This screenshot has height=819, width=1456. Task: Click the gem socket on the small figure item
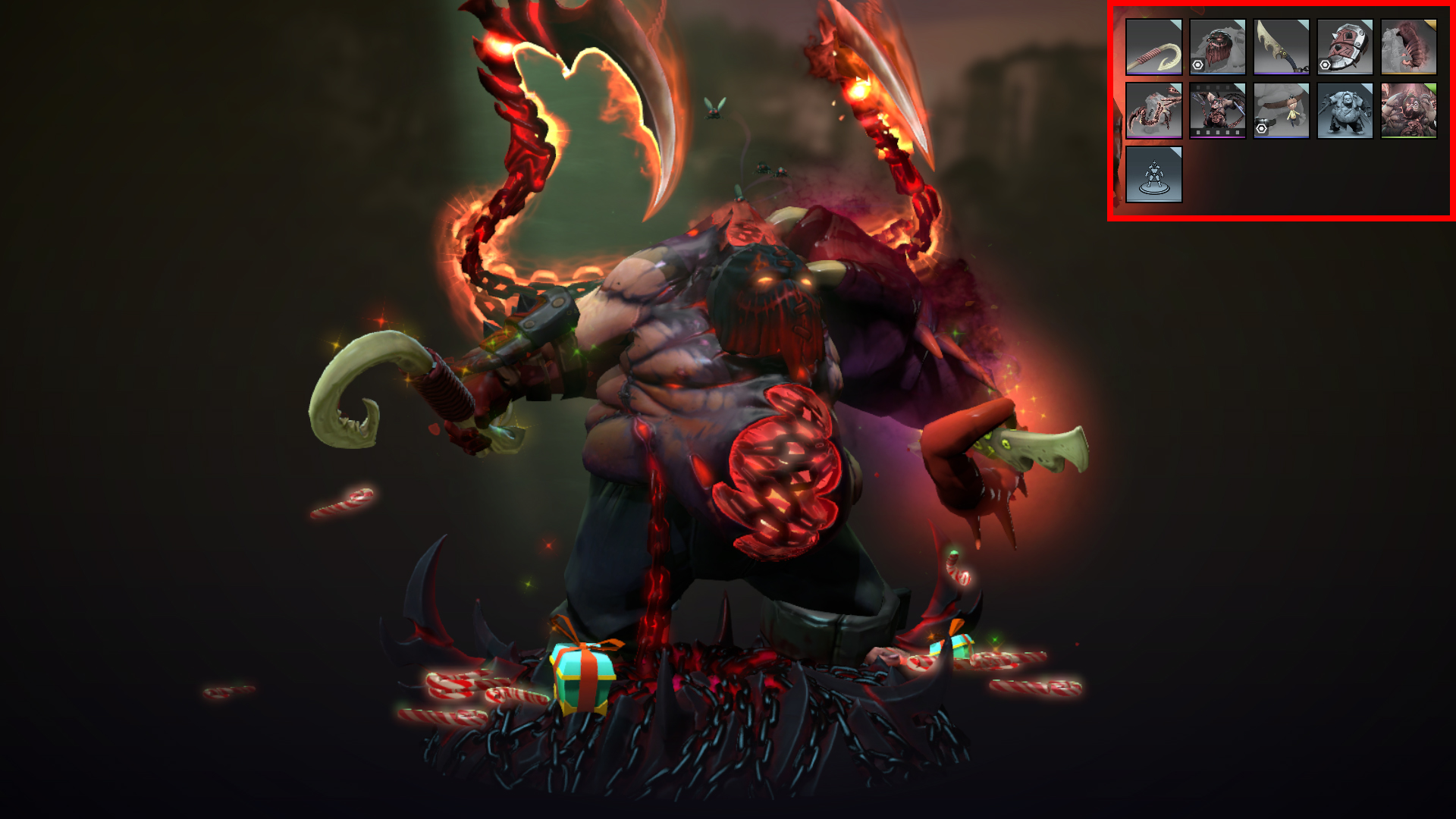click(1261, 129)
